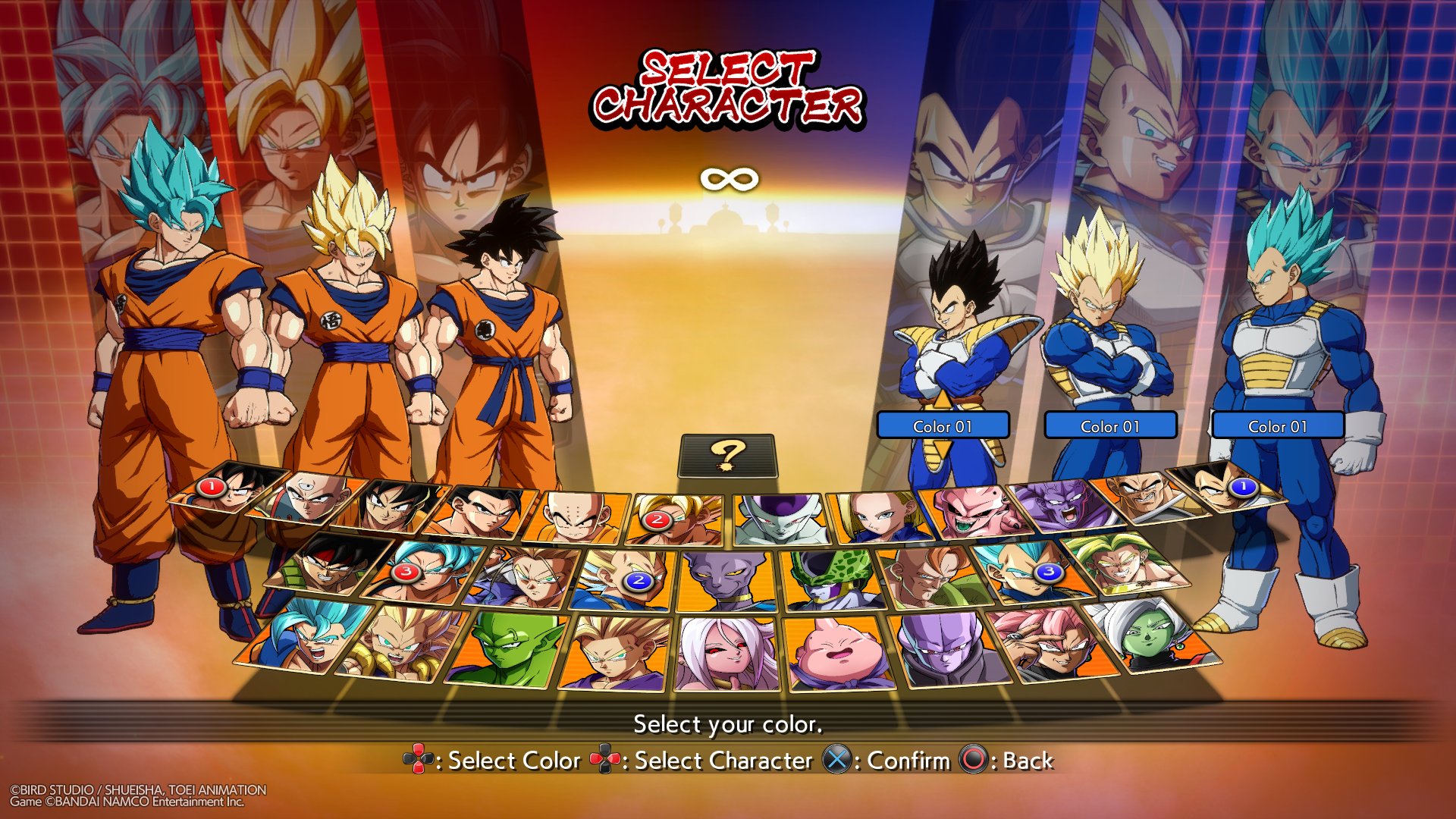The width and height of the screenshot is (1456, 819).
Task: Choose the fat Majin Buu tile
Action: coord(839,652)
